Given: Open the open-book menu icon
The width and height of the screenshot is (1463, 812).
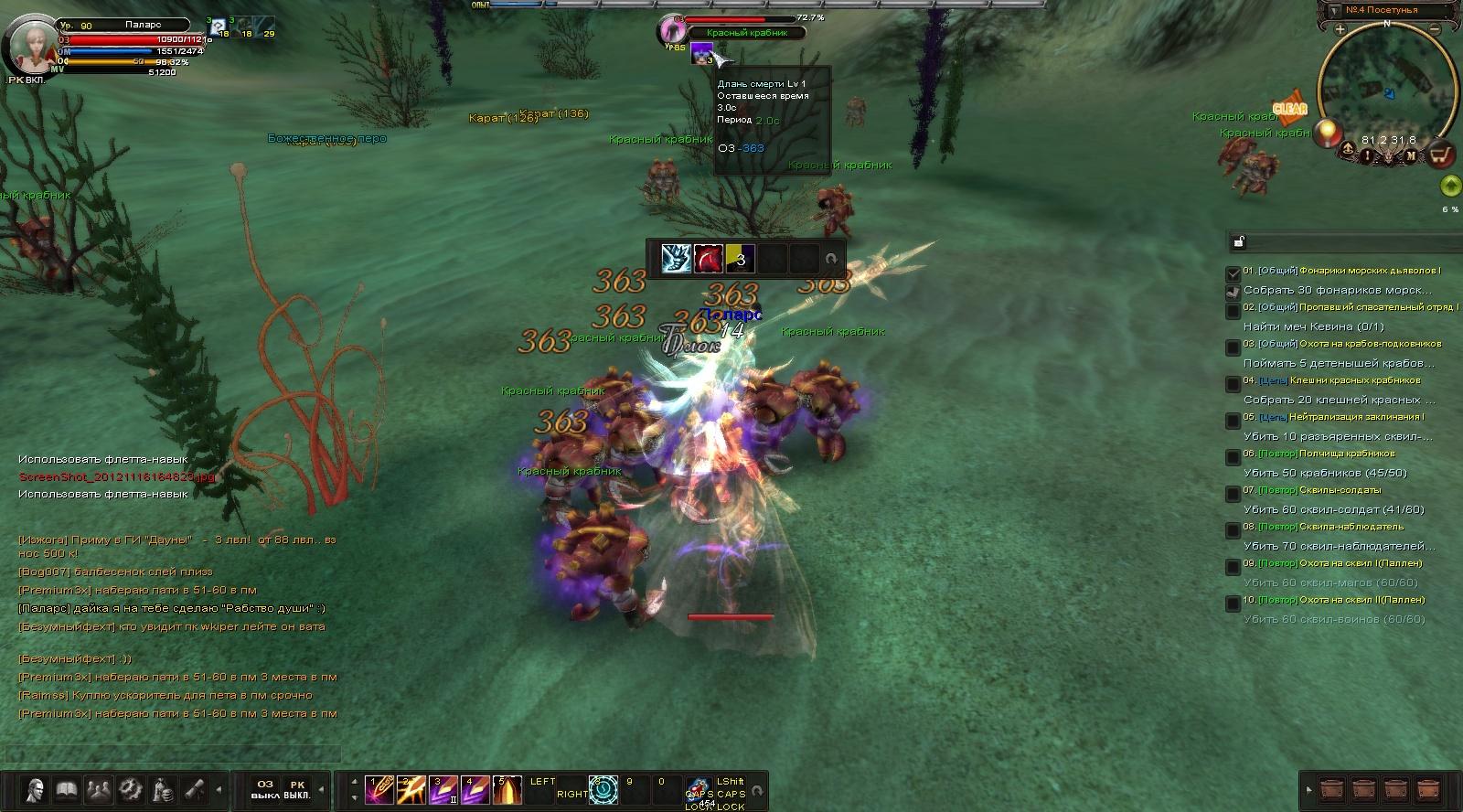Looking at the screenshot, I should tap(66, 788).
